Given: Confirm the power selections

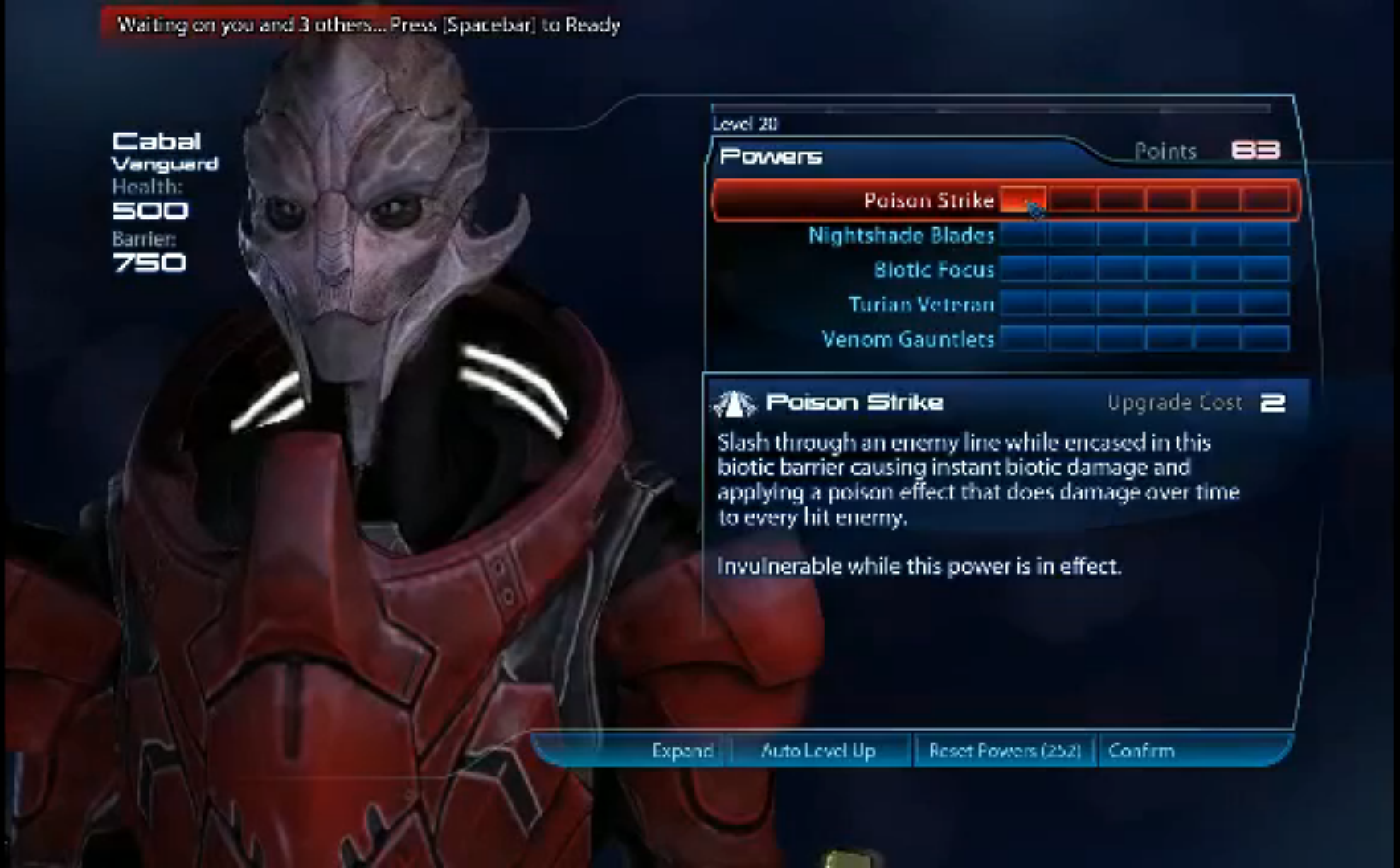Looking at the screenshot, I should 1140,751.
